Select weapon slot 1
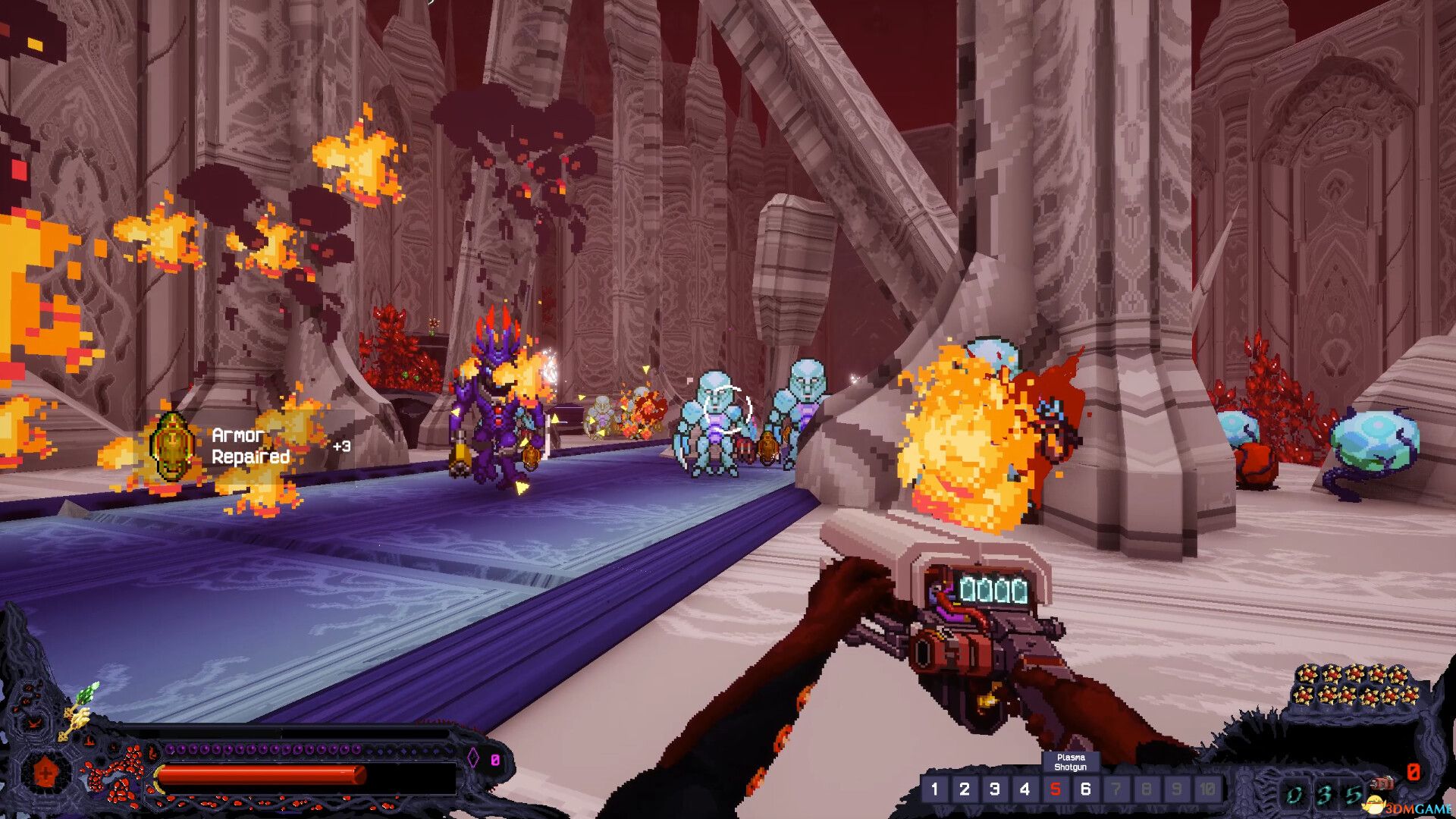Viewport: 1456px width, 819px height. click(934, 789)
